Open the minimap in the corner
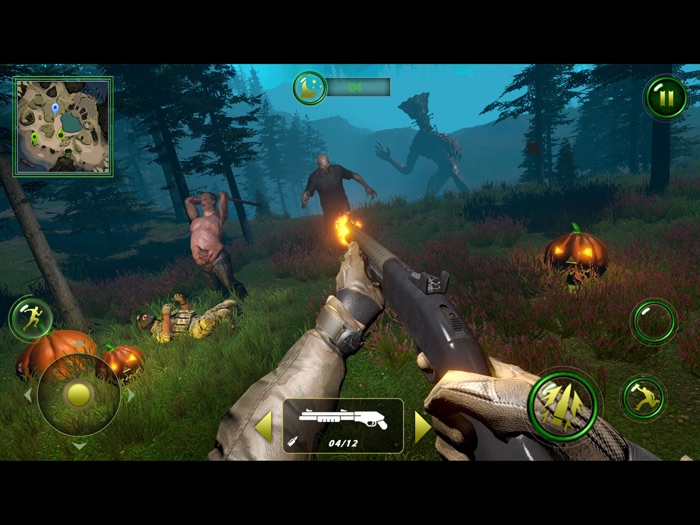 [x=63, y=127]
